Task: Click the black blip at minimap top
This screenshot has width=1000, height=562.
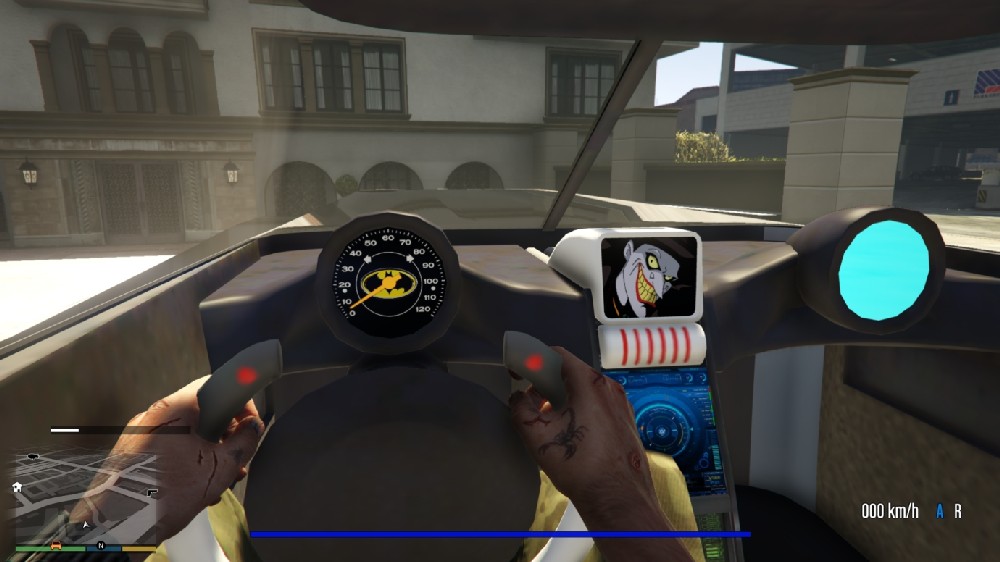Action: pos(35,457)
